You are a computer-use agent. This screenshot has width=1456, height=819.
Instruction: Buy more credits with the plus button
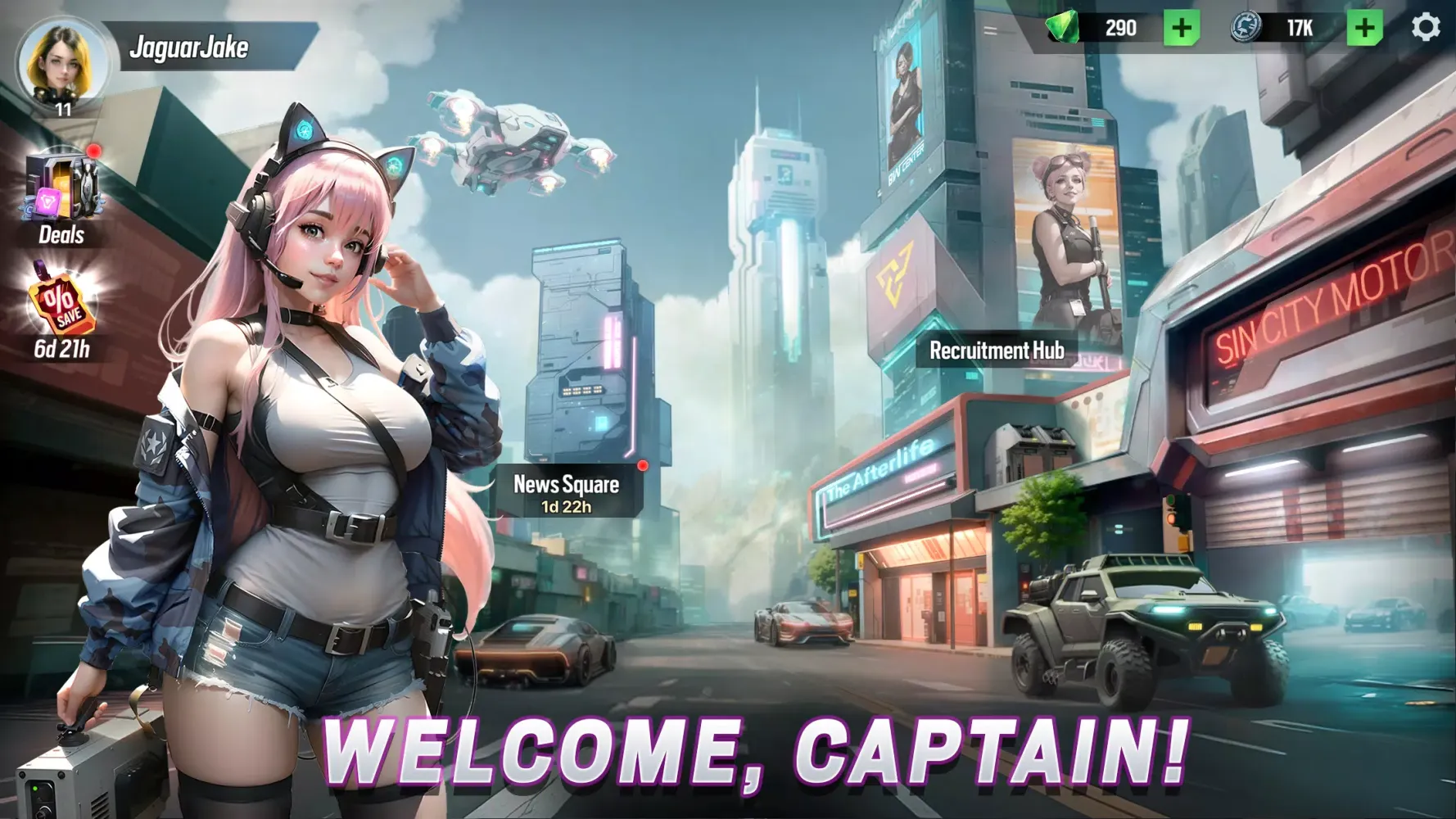pos(1364,28)
